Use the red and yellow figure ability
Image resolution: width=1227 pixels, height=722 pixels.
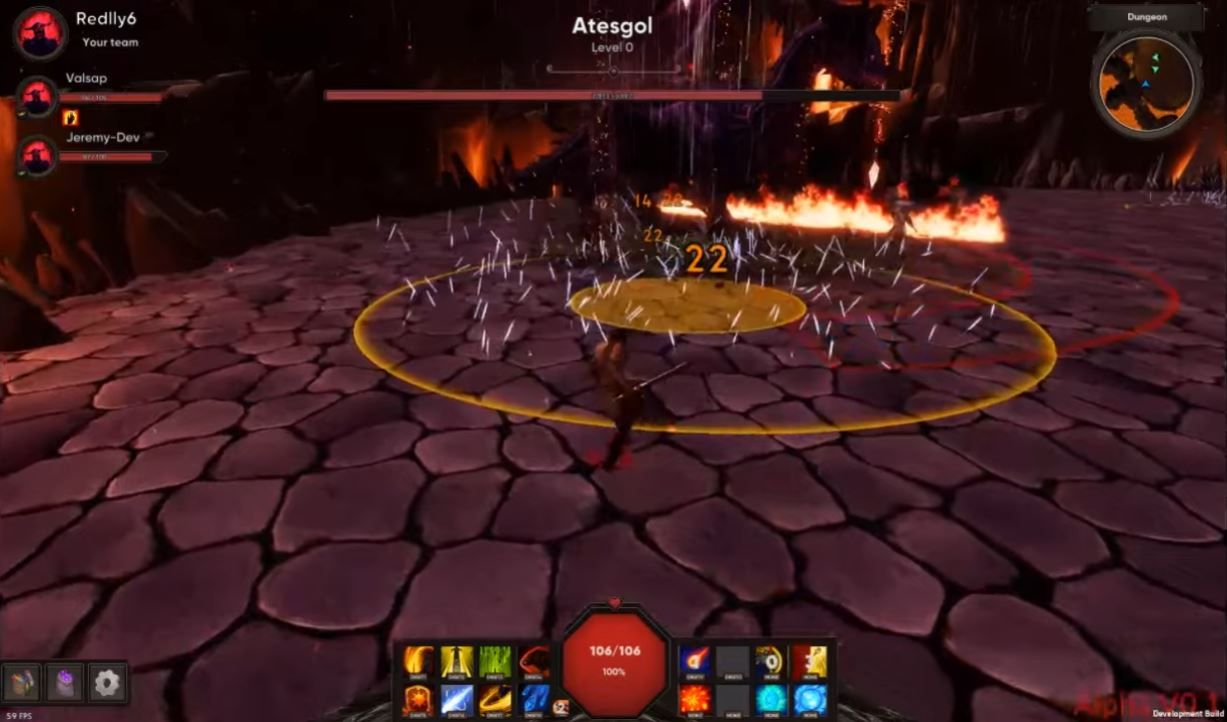coord(809,661)
